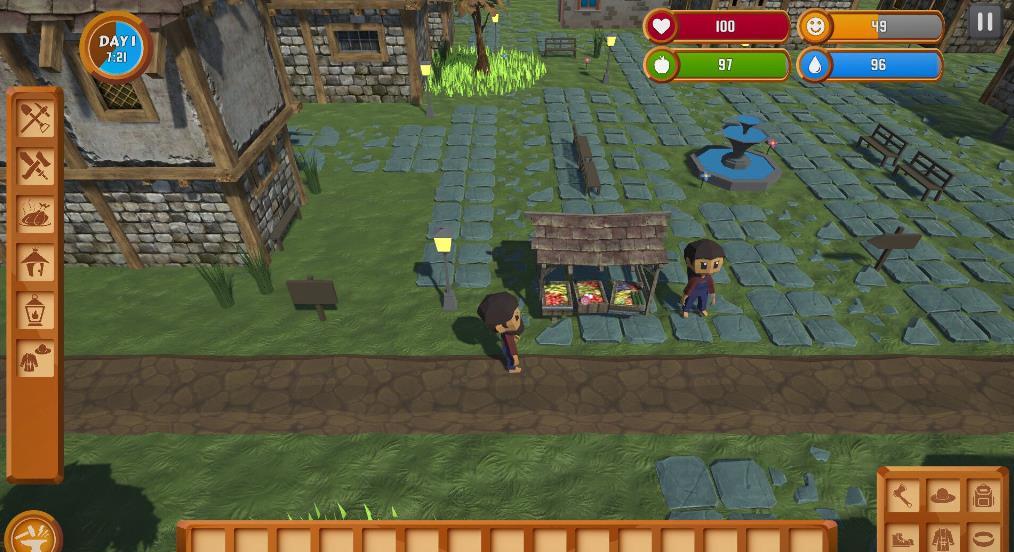Select the ring equipment slot

[x=983, y=538]
